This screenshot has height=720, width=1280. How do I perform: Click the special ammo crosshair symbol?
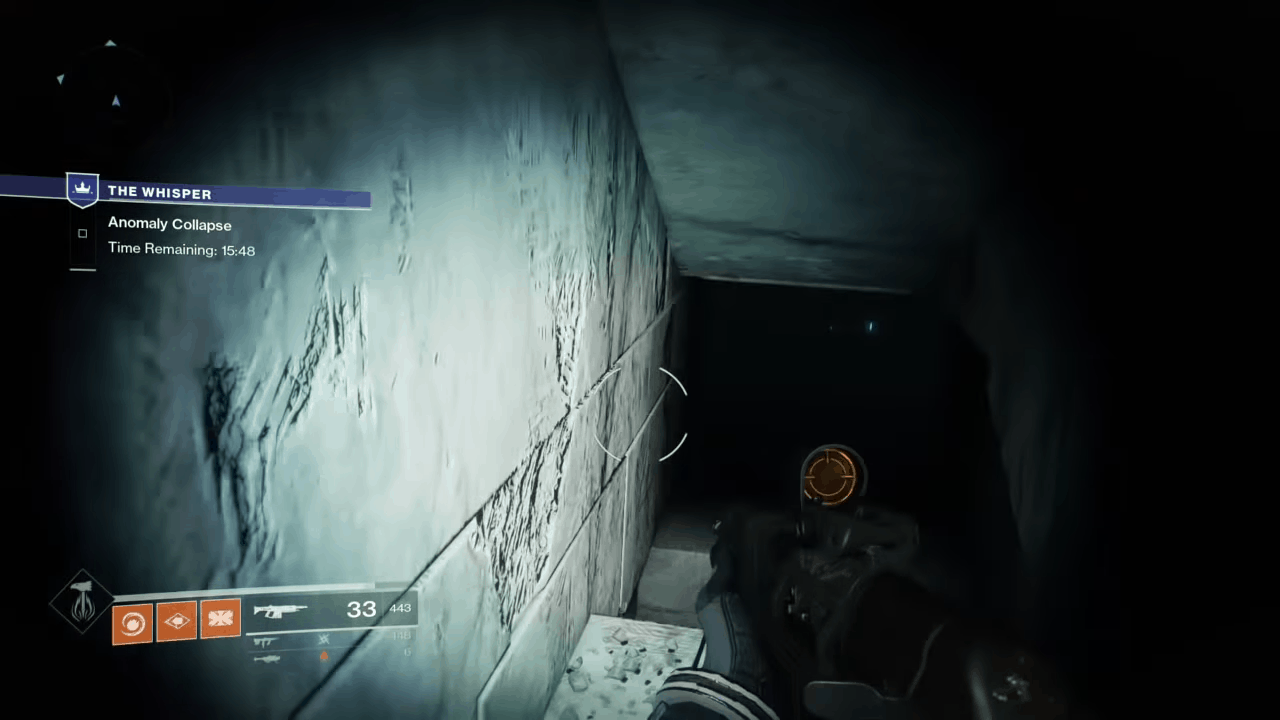click(x=323, y=641)
